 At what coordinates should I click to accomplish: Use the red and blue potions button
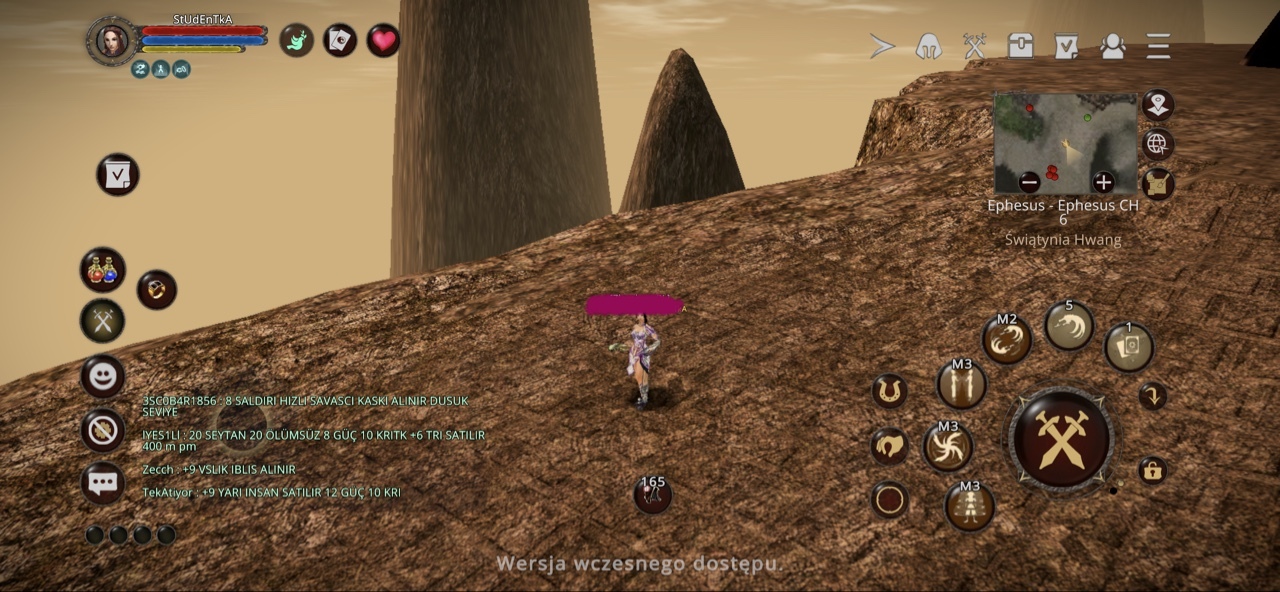102,269
